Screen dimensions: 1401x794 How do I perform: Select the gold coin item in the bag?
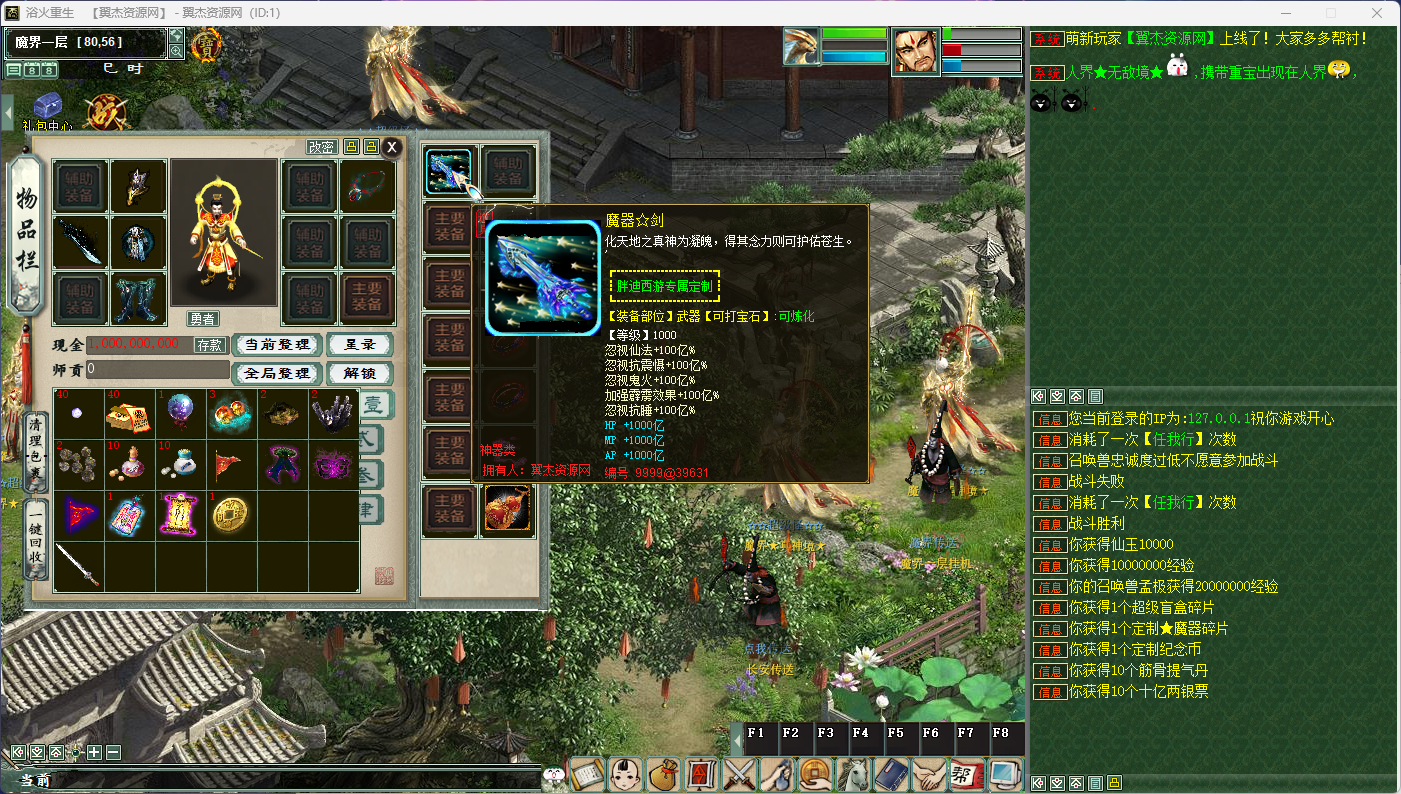[x=231, y=514]
